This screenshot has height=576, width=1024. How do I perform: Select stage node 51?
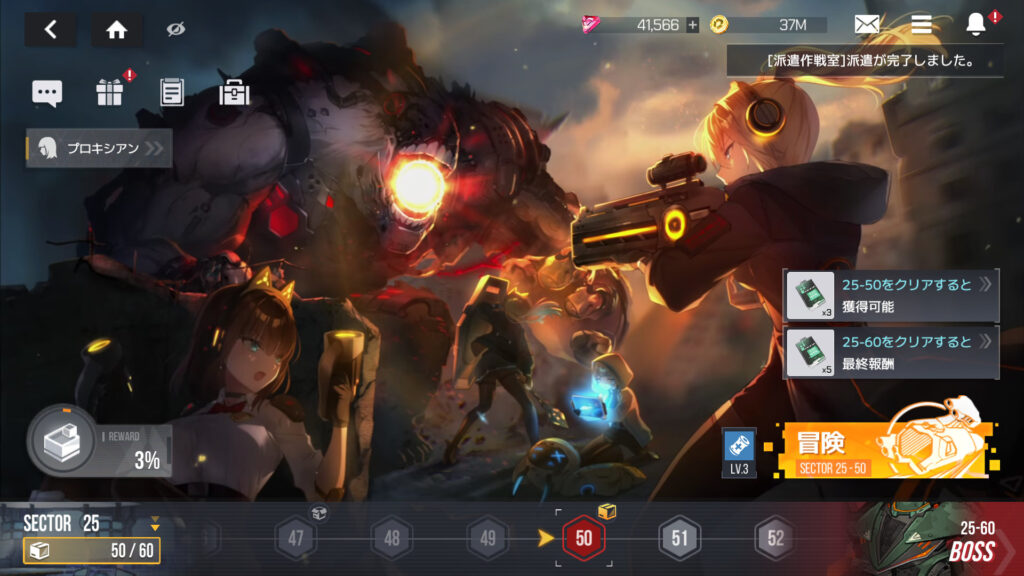680,539
